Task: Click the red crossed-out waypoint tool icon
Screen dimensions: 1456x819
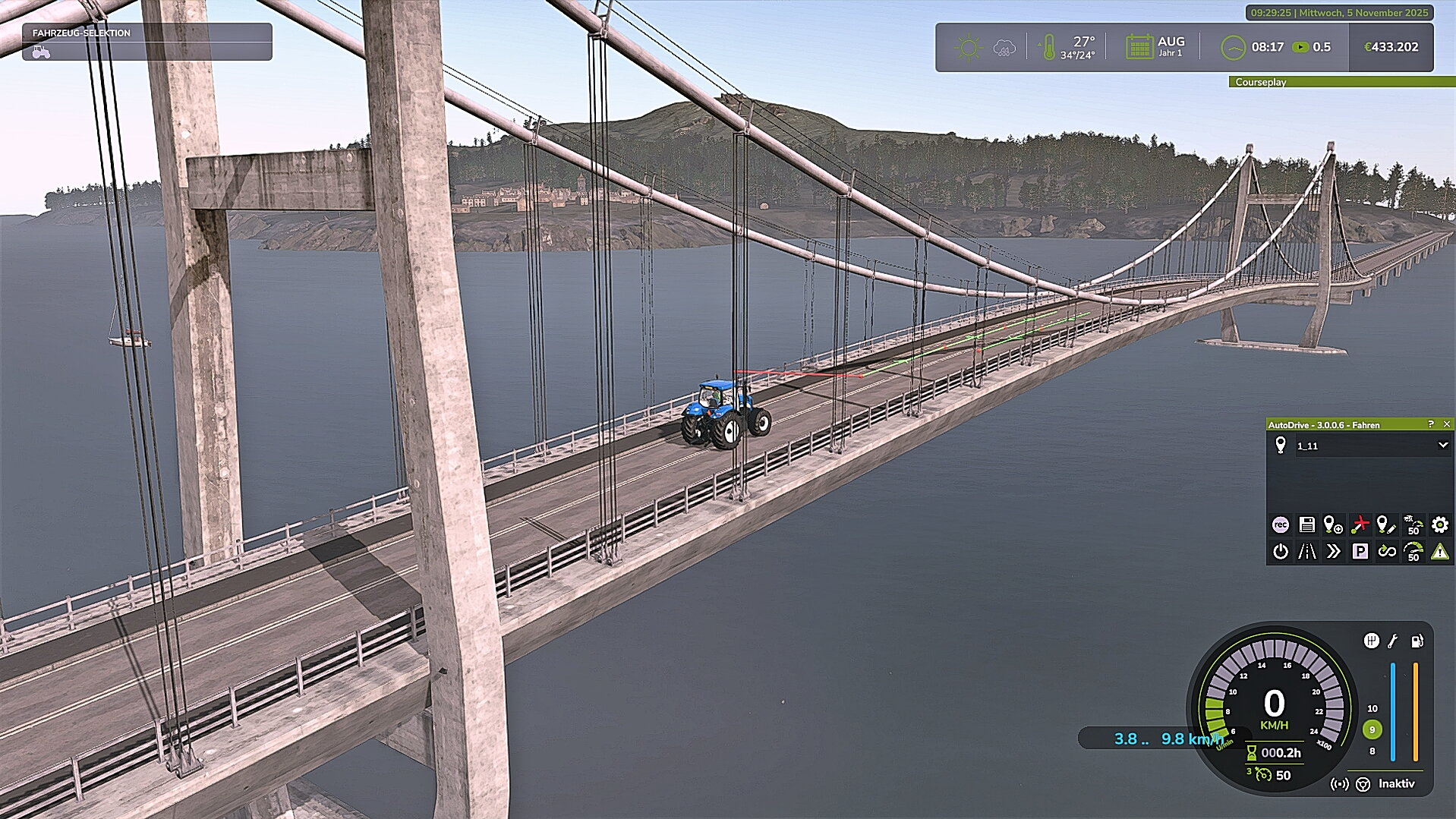Action: click(1360, 524)
